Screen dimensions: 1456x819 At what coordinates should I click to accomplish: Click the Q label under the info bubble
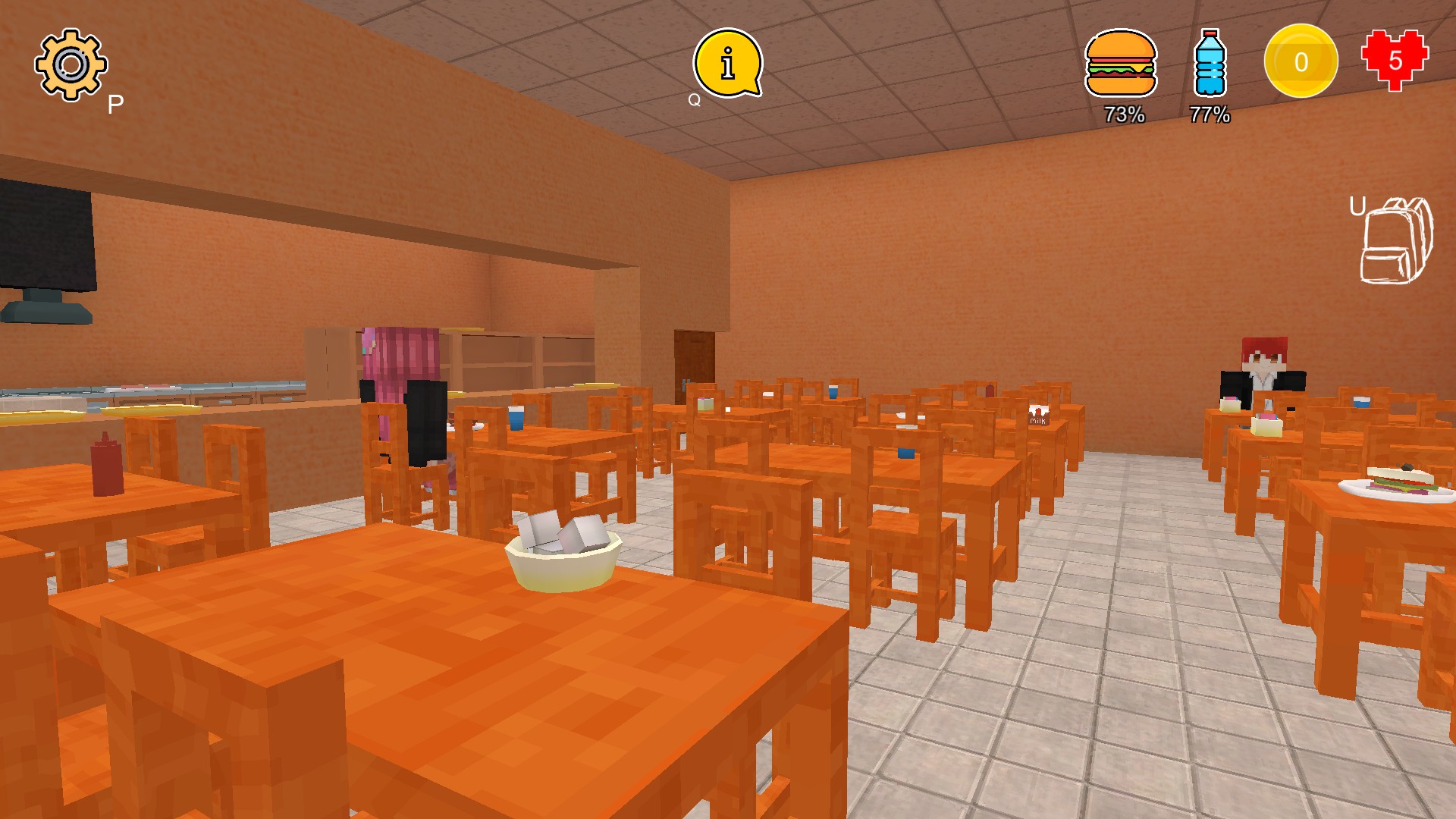692,99
